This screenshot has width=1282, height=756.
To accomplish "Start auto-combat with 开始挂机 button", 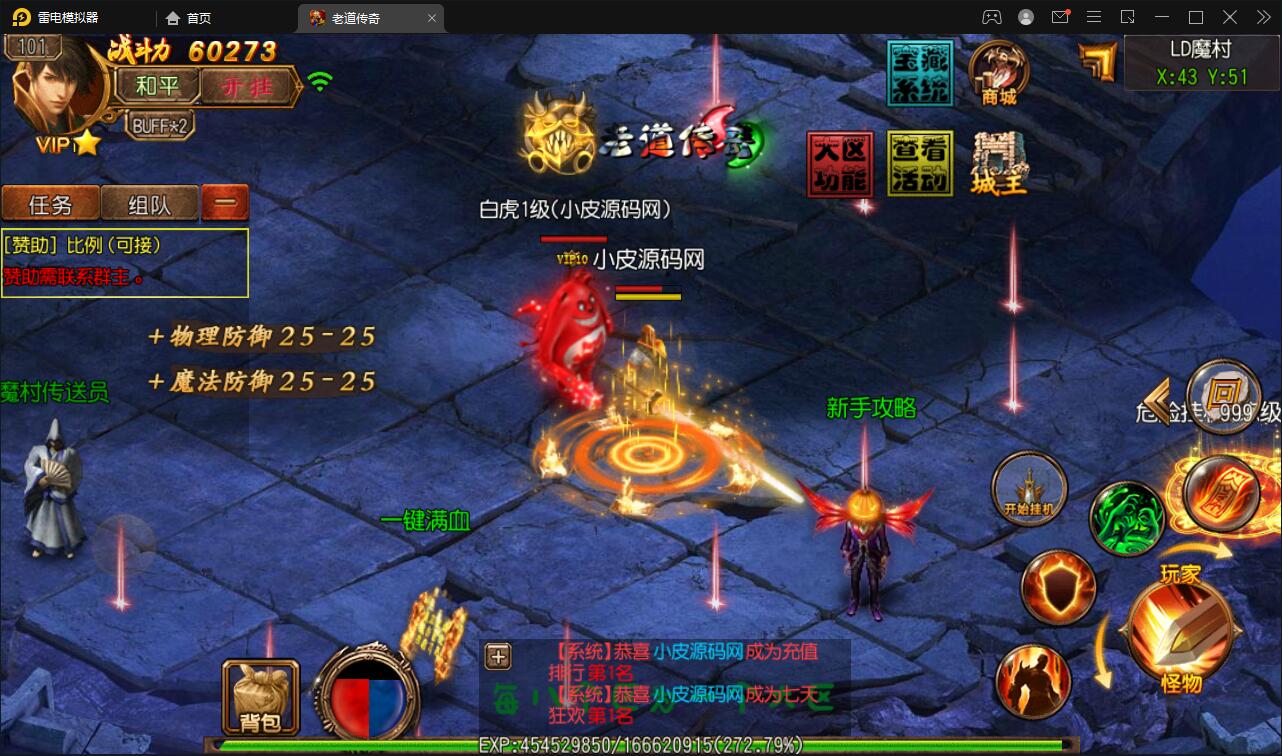I will pos(1029,490).
